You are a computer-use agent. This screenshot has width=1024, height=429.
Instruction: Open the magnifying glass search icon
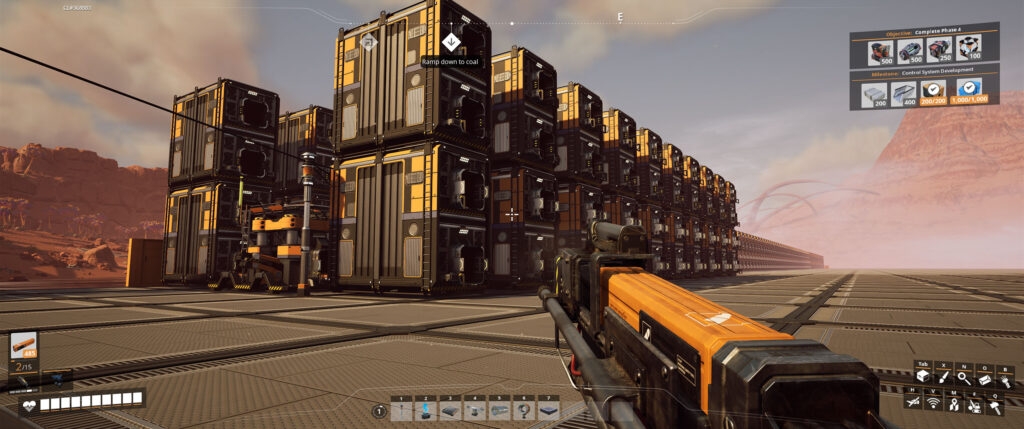tap(963, 377)
